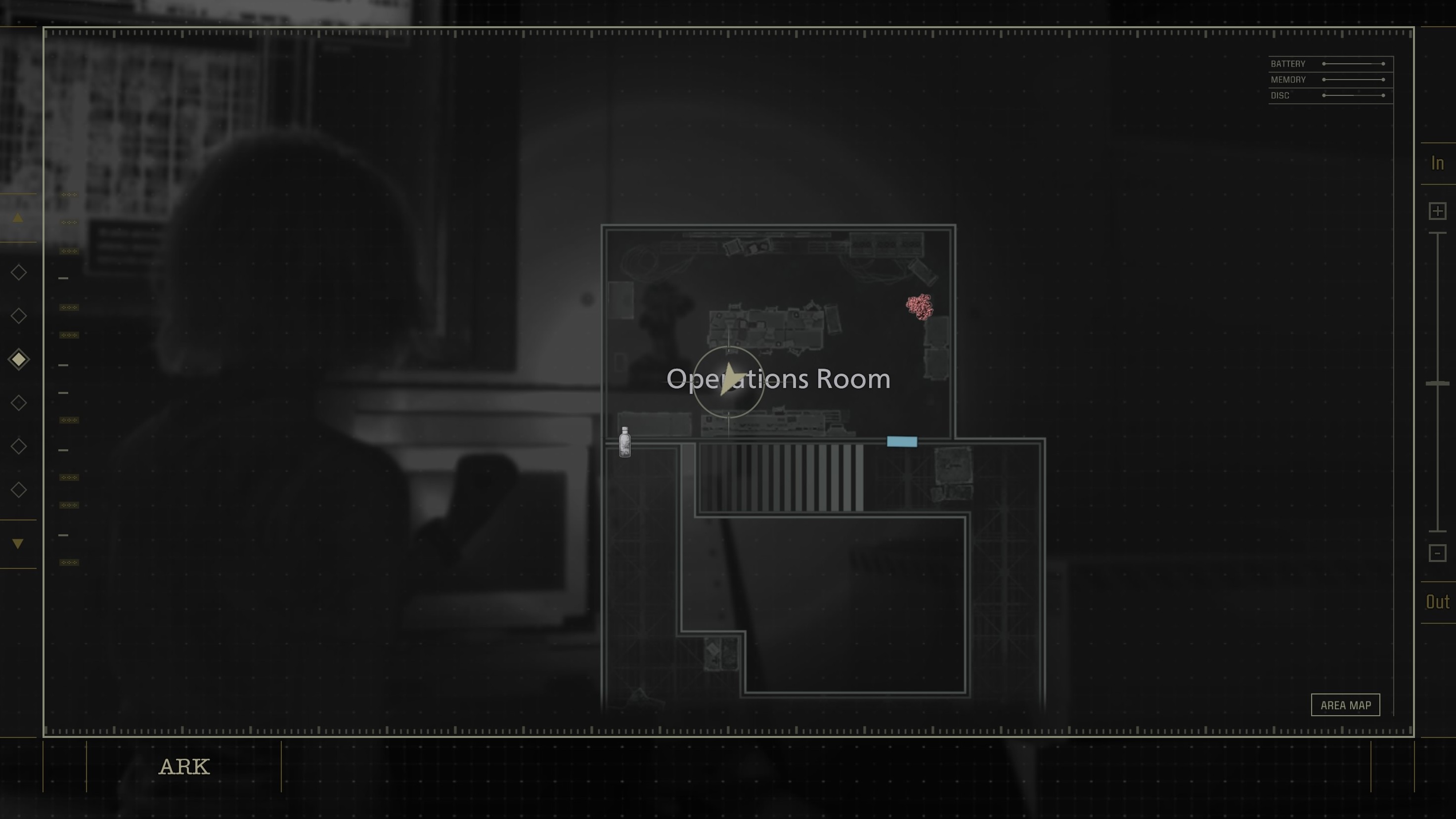Screen dimensions: 1456x819
Task: Click the downward triangle below the floor selector
Action: pos(19,543)
